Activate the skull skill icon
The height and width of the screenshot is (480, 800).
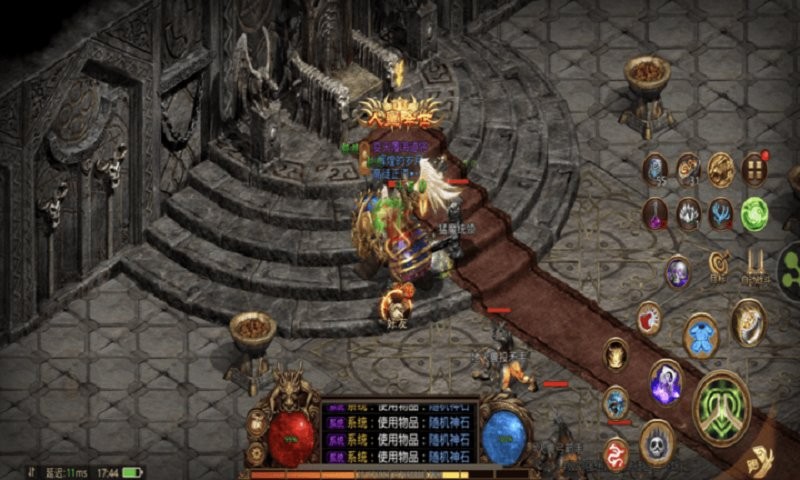tap(656, 441)
